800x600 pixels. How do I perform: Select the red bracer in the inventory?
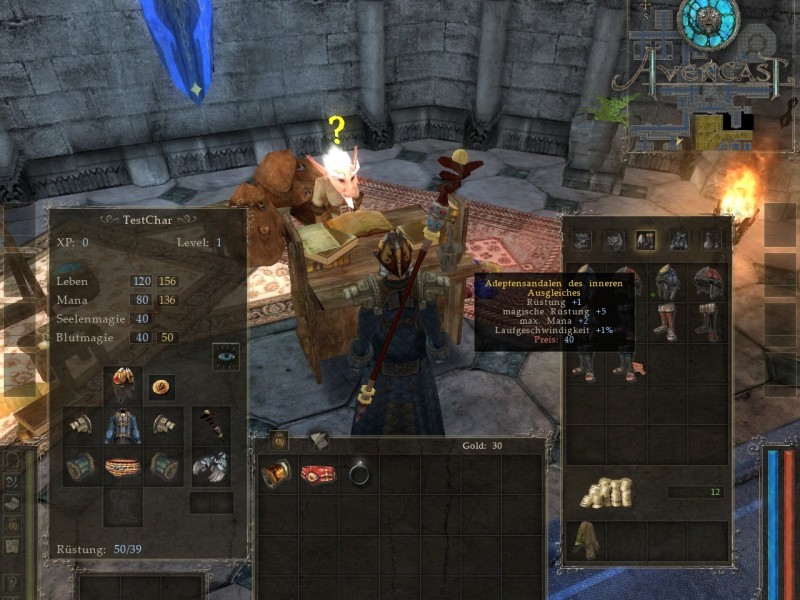[x=276, y=472]
